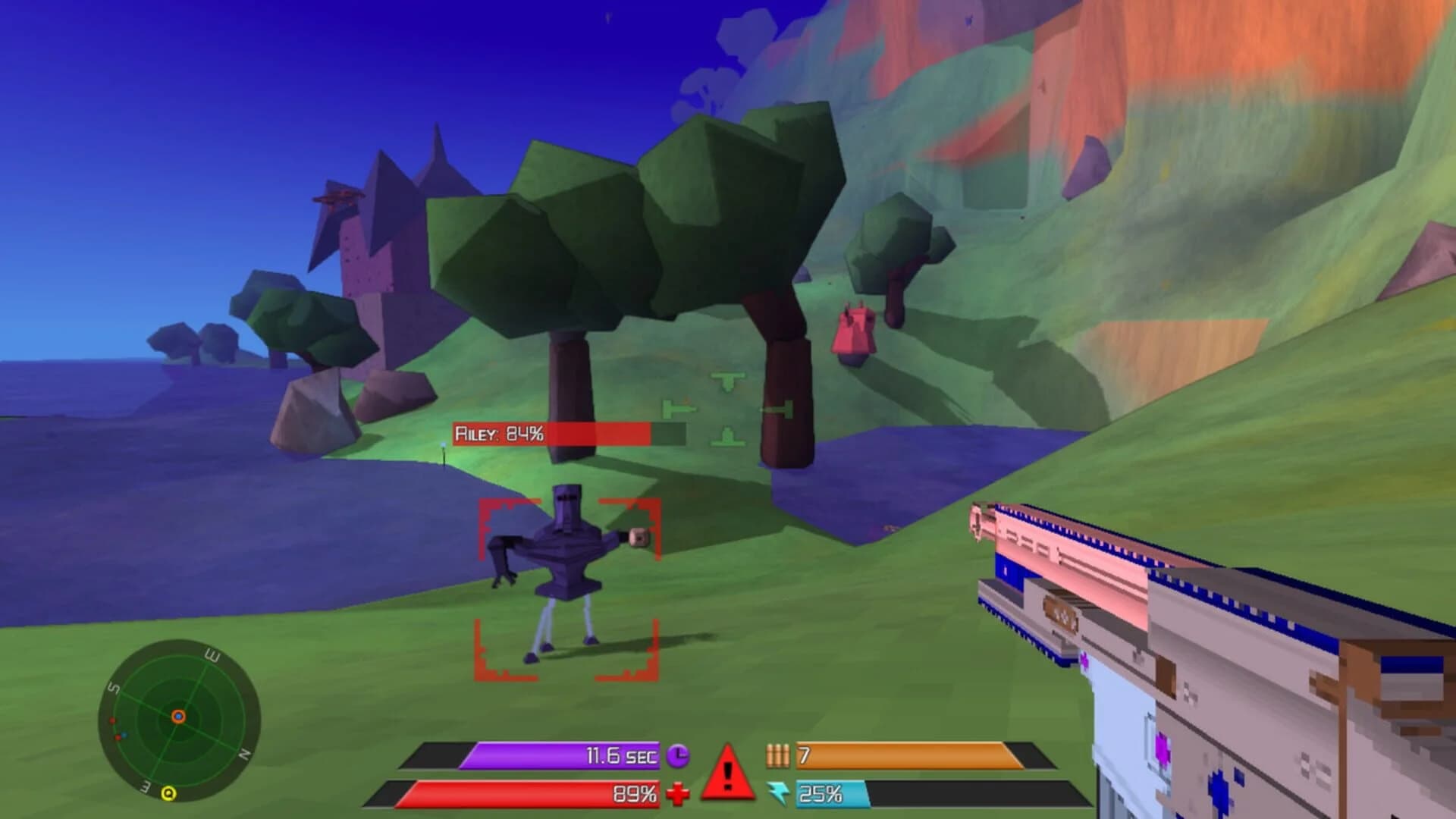This screenshot has width=1456, height=819.
Task: Click the pink creature near the trees
Action: pyautogui.click(x=855, y=331)
